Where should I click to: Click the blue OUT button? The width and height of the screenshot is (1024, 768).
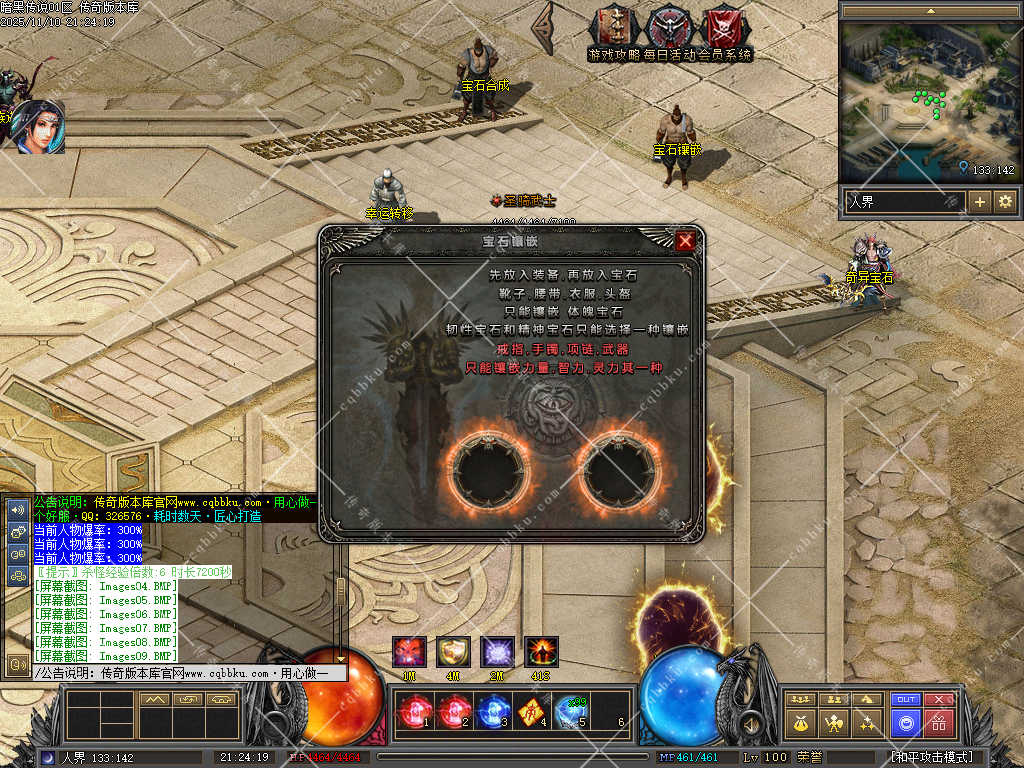[x=906, y=699]
